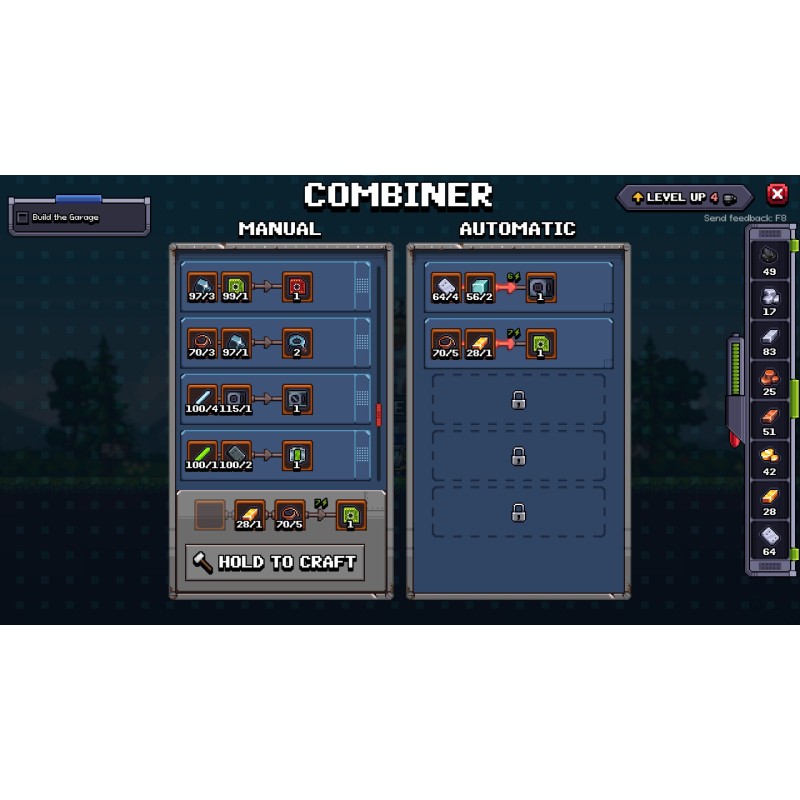
Task: Close the Combiner window with the red X
Action: coord(777,195)
